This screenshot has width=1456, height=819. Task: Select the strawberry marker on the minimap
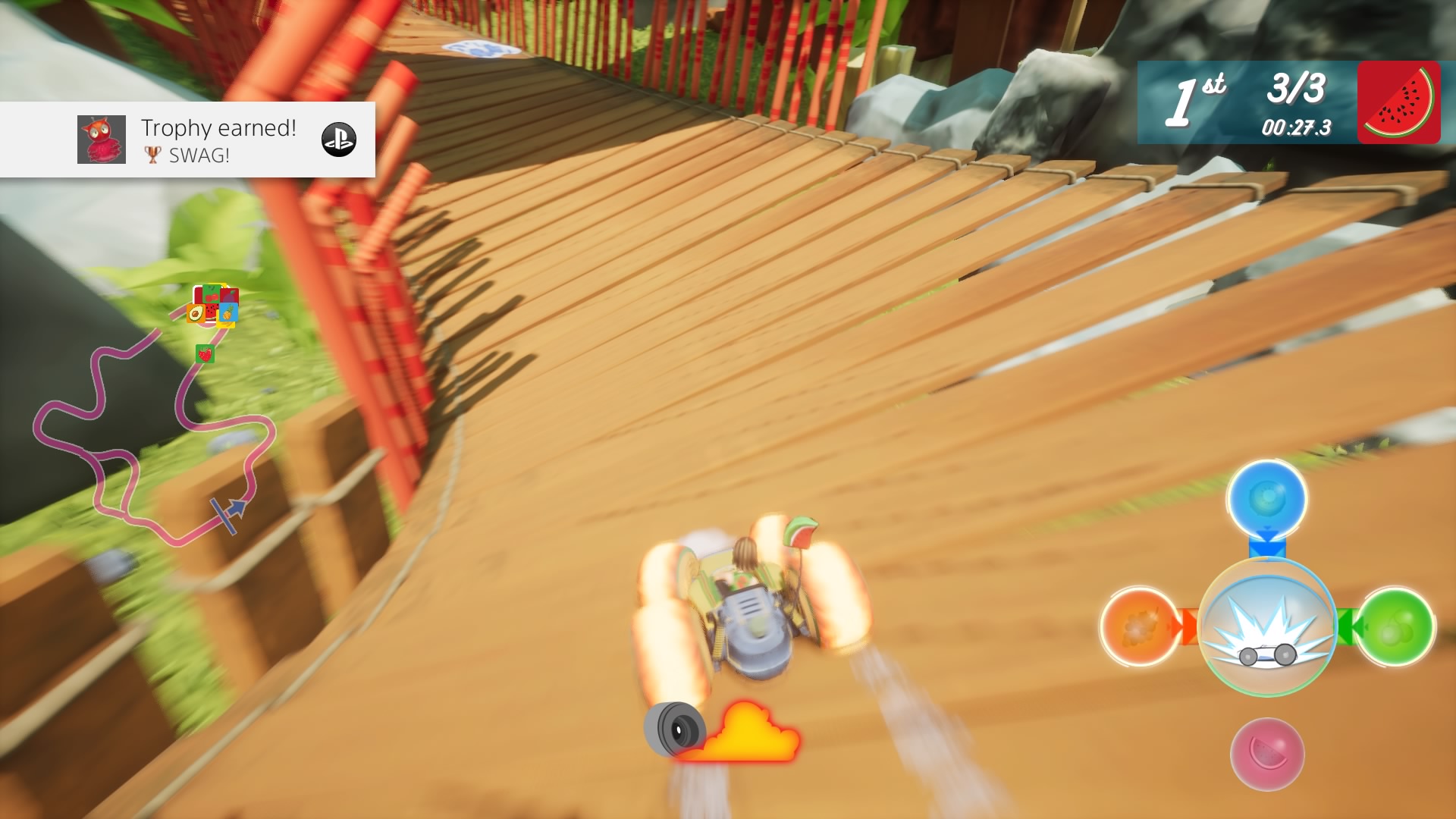204,353
